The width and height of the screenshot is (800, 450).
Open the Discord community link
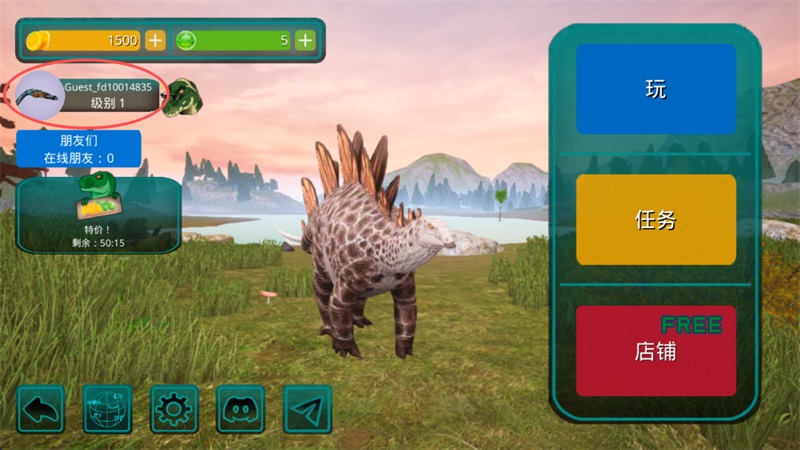241,409
